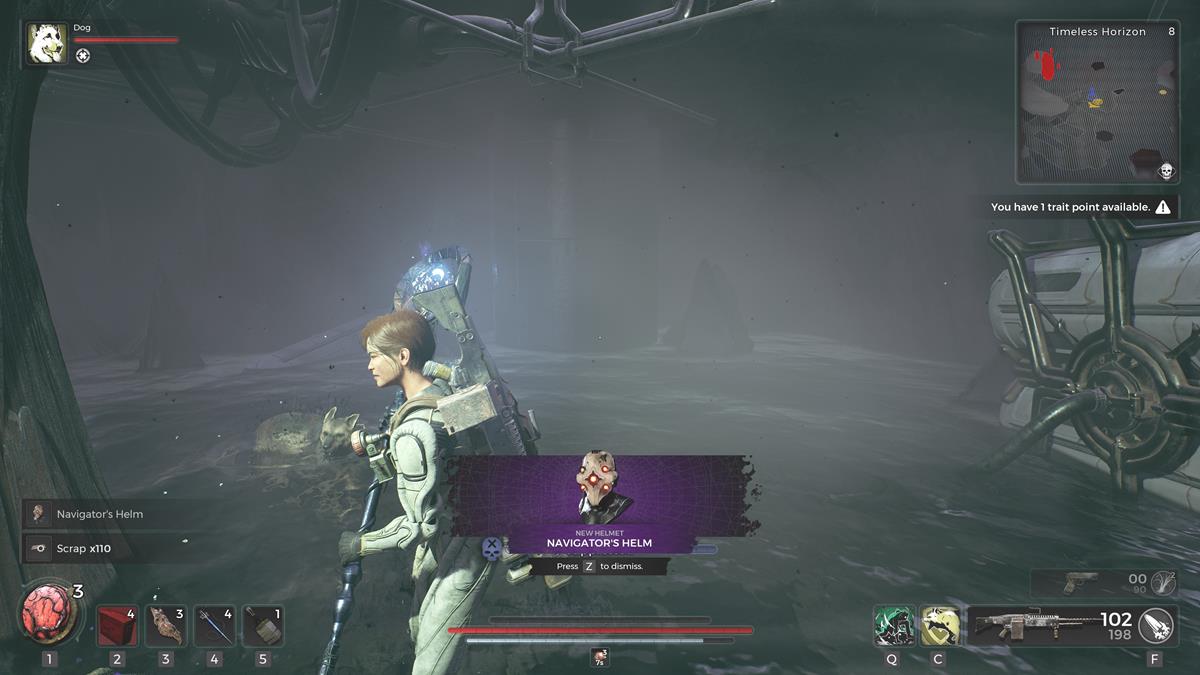This screenshot has width=1200, height=675.
Task: Use the red box item slot
Action: click(117, 626)
